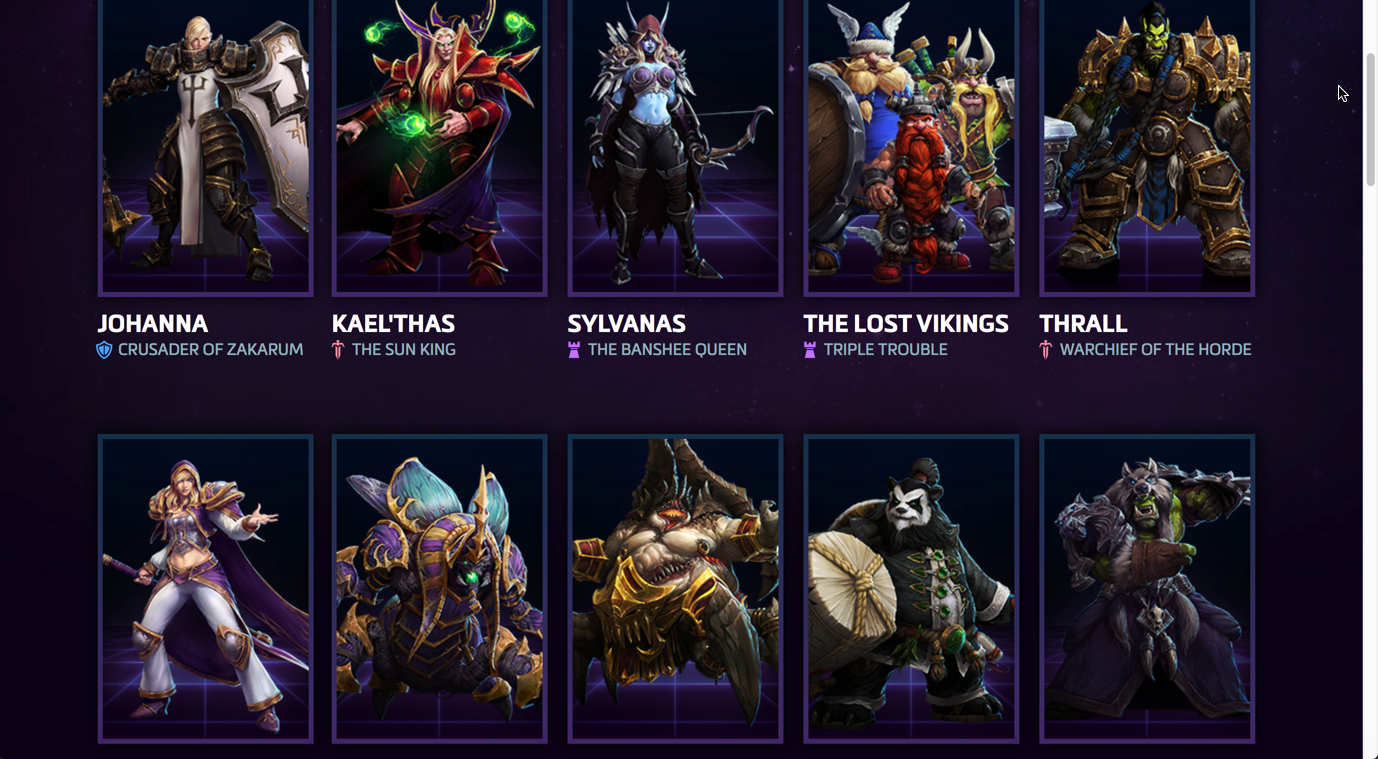The height and width of the screenshot is (759, 1378).
Task: Click the page's vertical scrollbar thumb
Action: click(x=1370, y=120)
